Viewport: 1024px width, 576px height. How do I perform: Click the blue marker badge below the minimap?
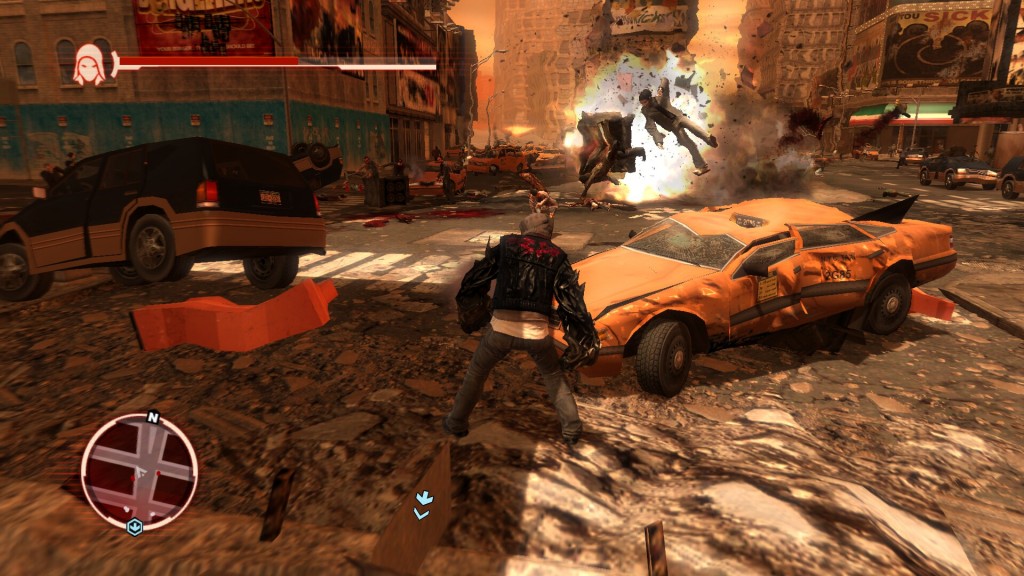[135, 526]
